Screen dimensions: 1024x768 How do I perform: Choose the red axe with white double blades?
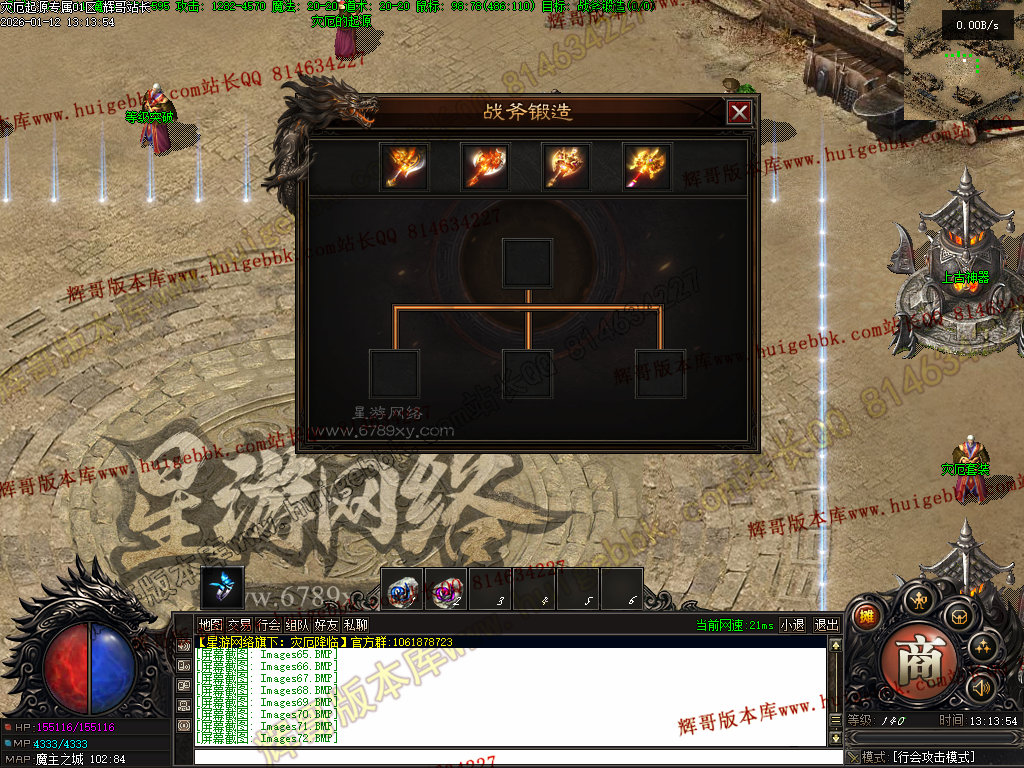[485, 167]
